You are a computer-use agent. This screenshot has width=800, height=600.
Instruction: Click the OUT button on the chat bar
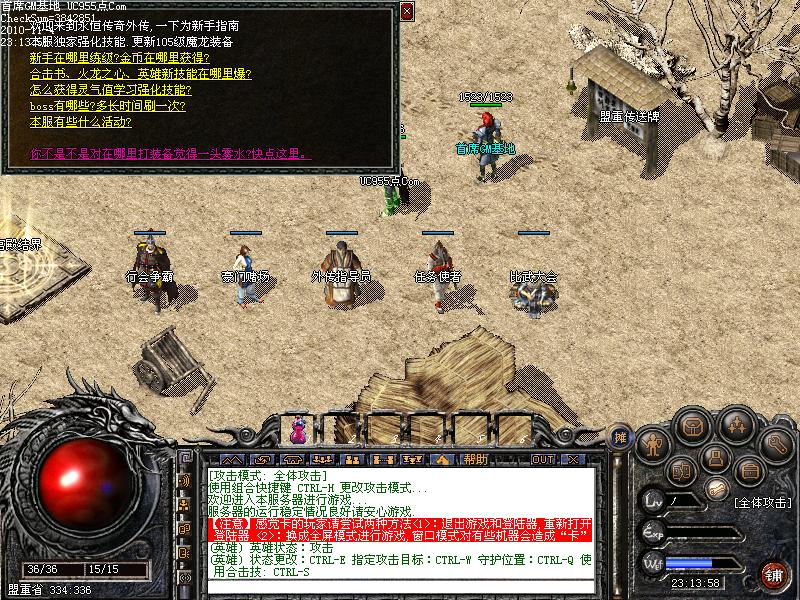coord(543,460)
